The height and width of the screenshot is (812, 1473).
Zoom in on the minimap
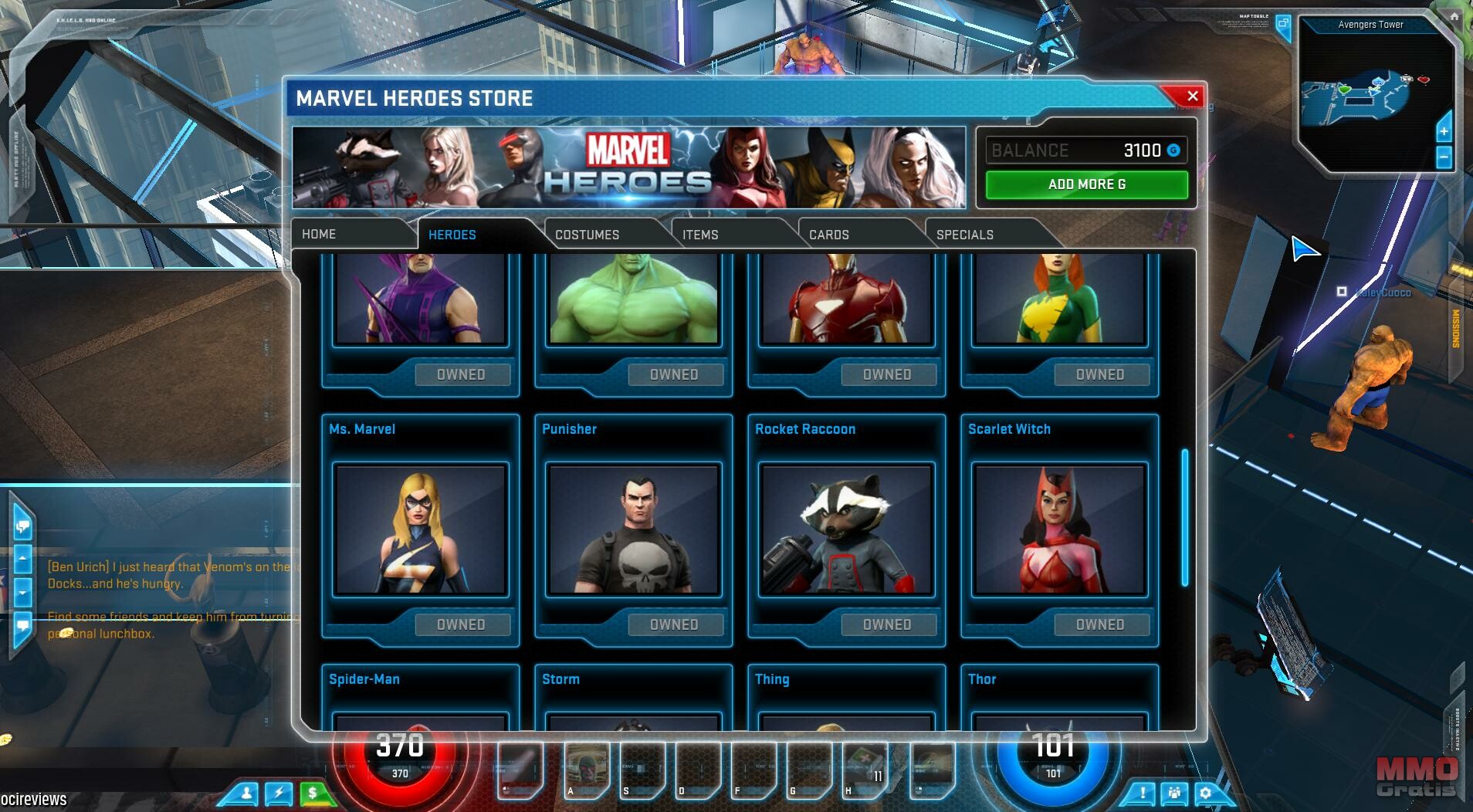pos(1444,132)
